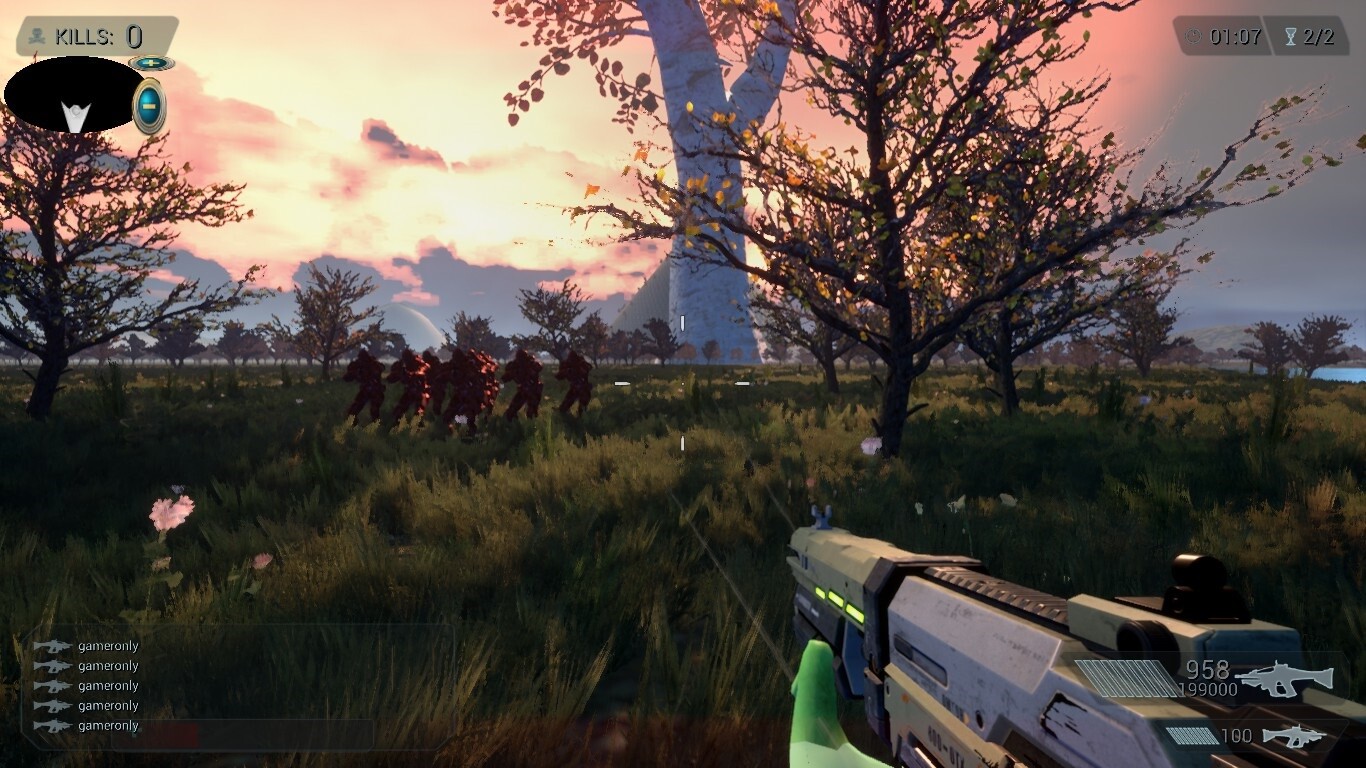This screenshot has height=768, width=1366.
Task: Click the skull kills icon
Action: point(37,36)
